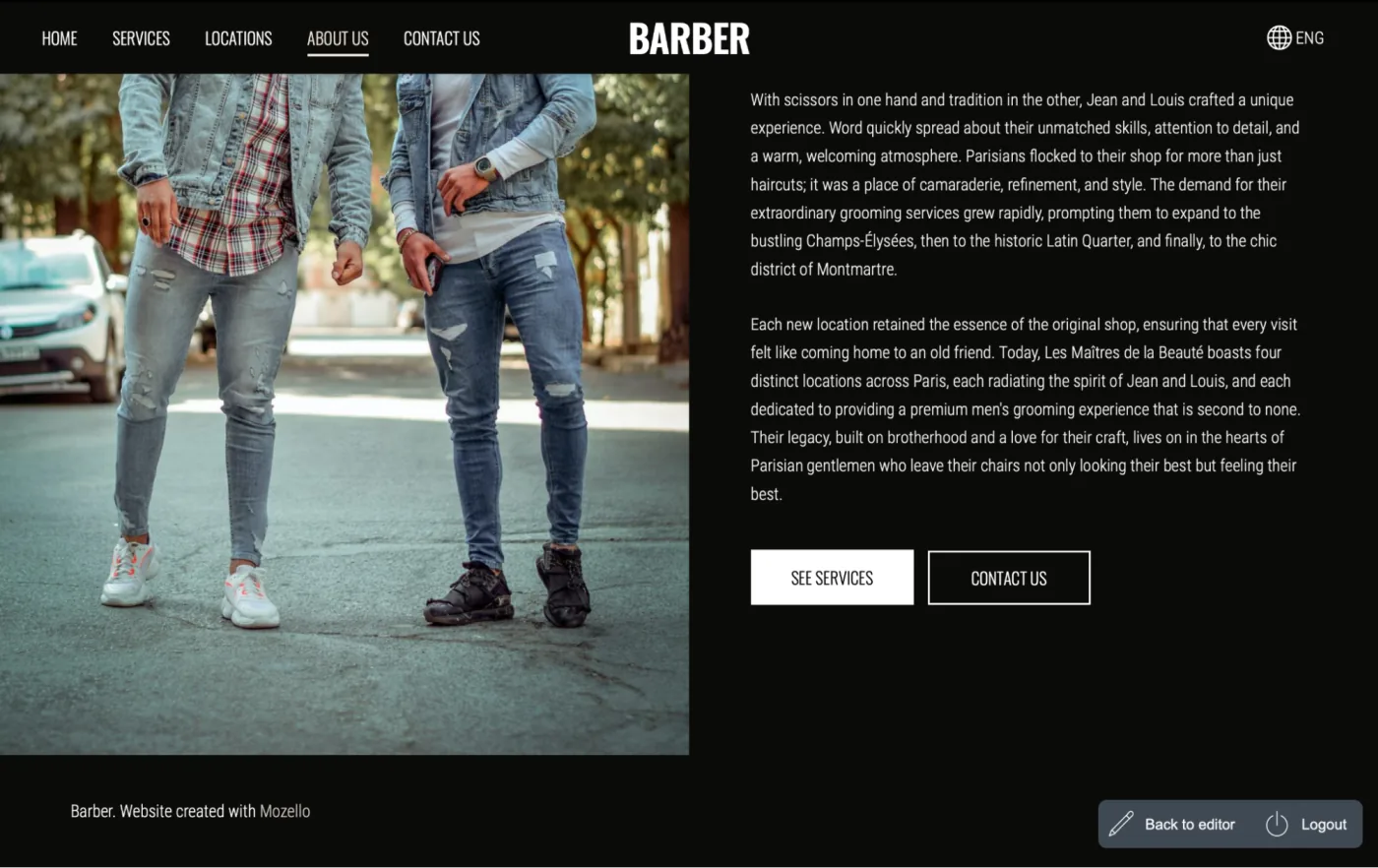Navigate to the HOME menu item
Image resolution: width=1378 pixels, height=868 pixels.
(59, 38)
